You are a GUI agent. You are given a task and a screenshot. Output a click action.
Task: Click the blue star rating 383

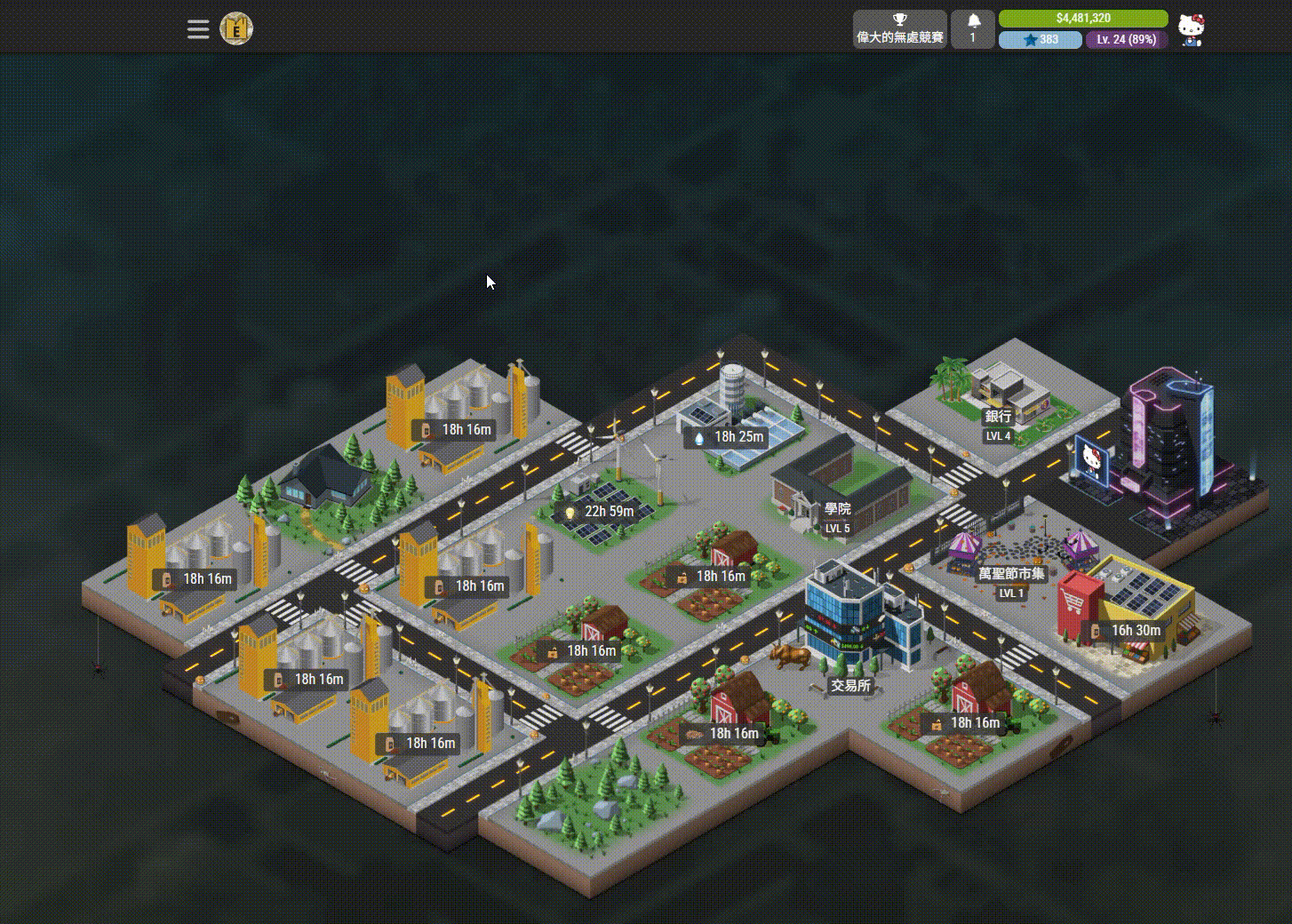coord(1040,40)
